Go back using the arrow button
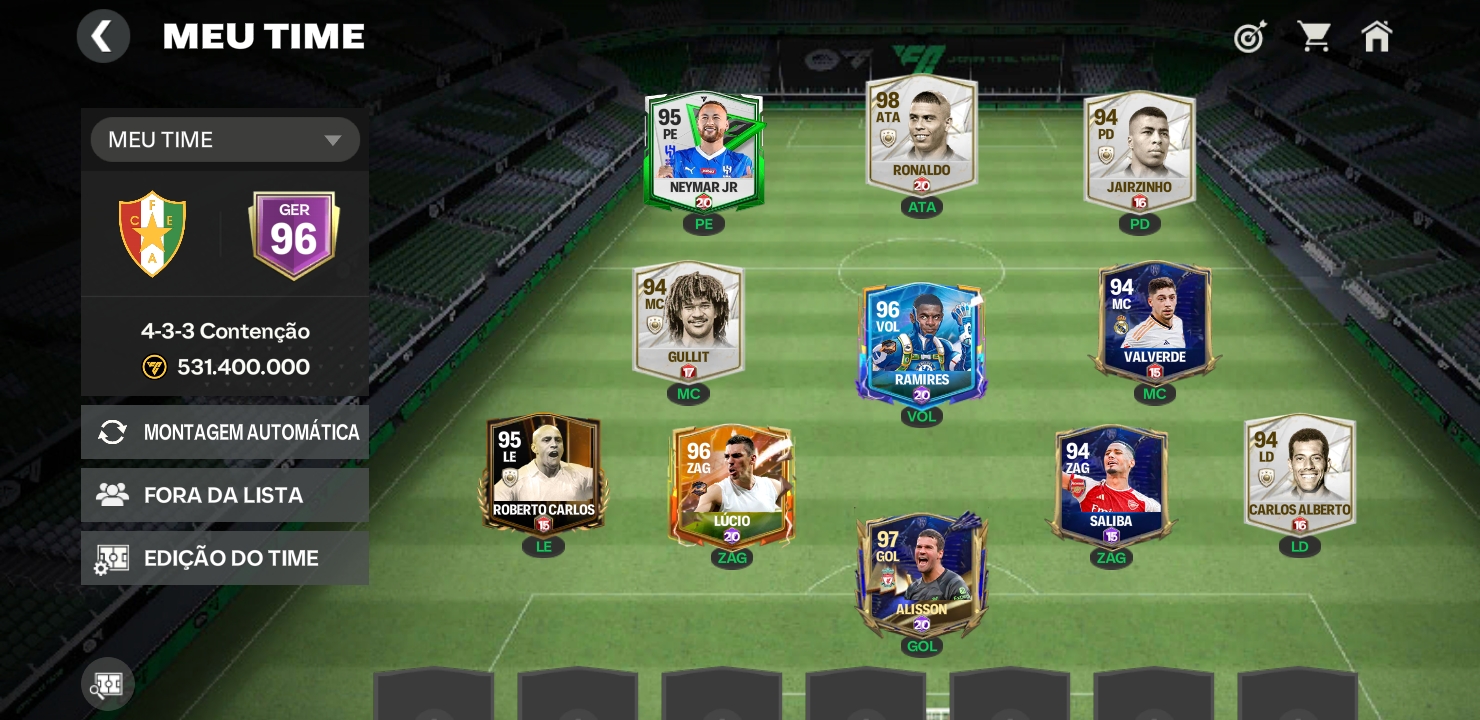The height and width of the screenshot is (720, 1480). [103, 37]
